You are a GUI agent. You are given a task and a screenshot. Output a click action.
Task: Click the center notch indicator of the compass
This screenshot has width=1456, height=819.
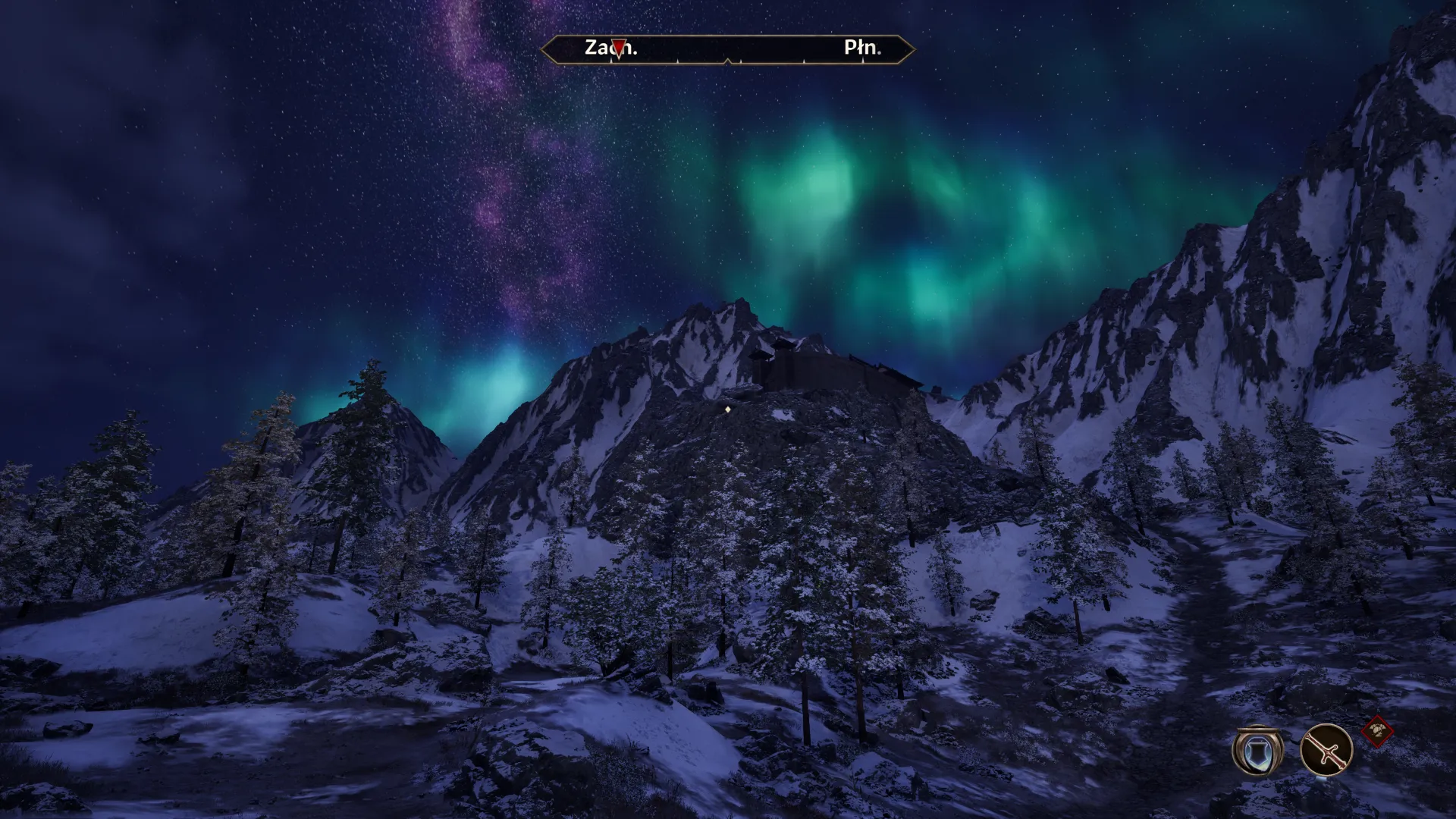(728, 61)
